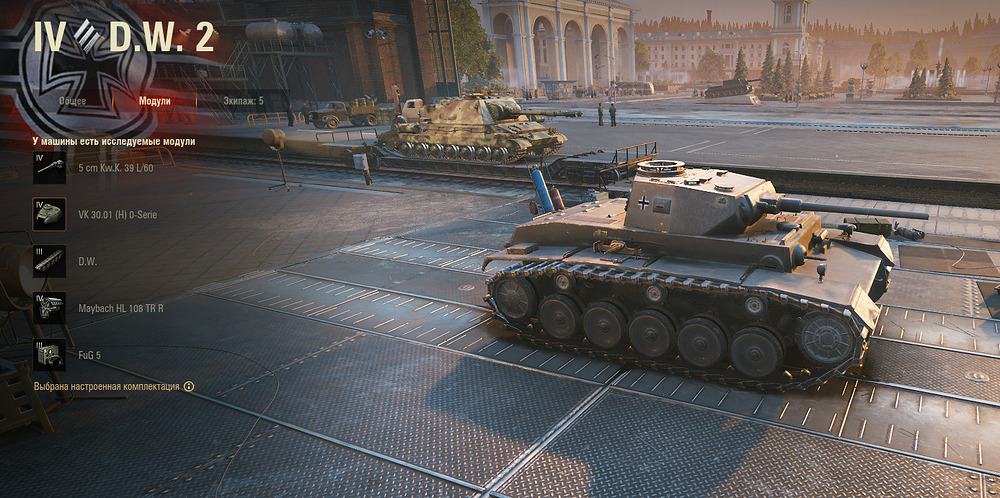This screenshot has width=1000, height=498.
Task: Open the Модули tab
Action: pyautogui.click(x=154, y=101)
